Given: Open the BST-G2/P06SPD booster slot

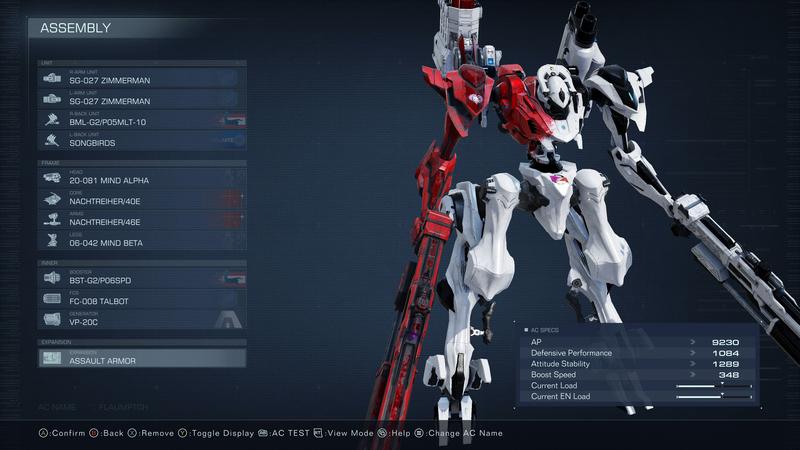Looking at the screenshot, I should tap(142, 279).
